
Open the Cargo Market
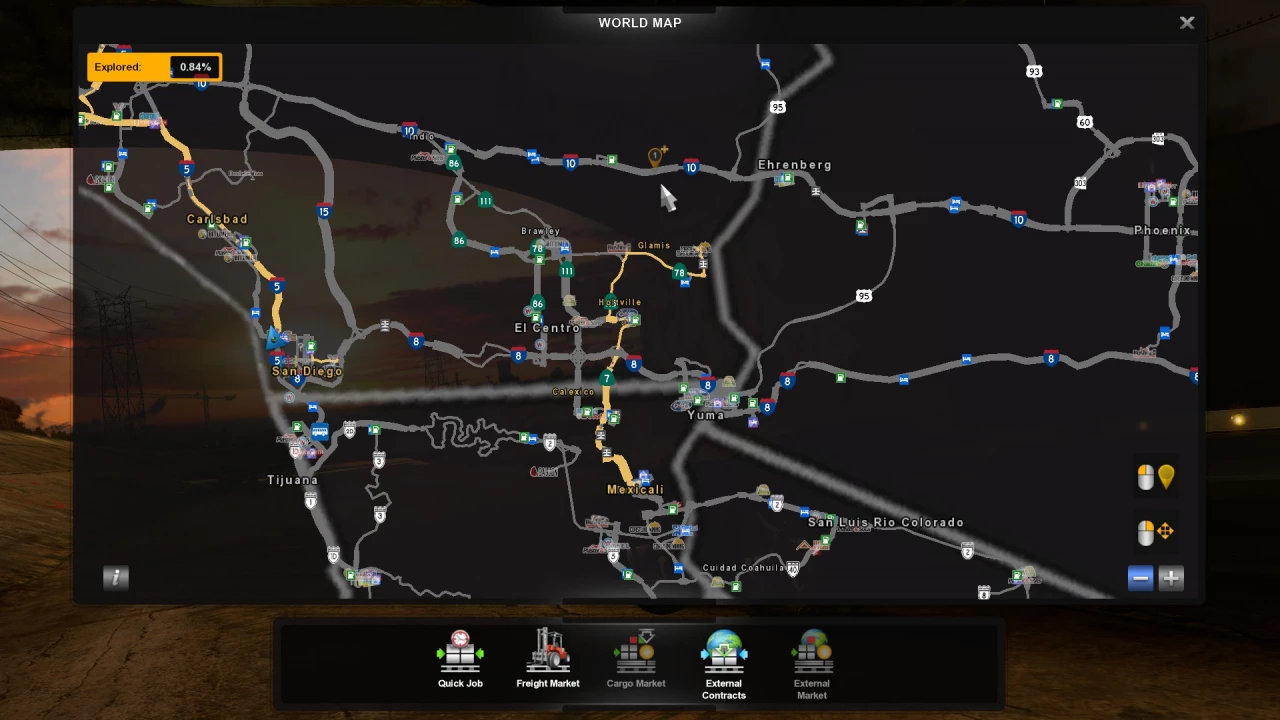click(635, 655)
